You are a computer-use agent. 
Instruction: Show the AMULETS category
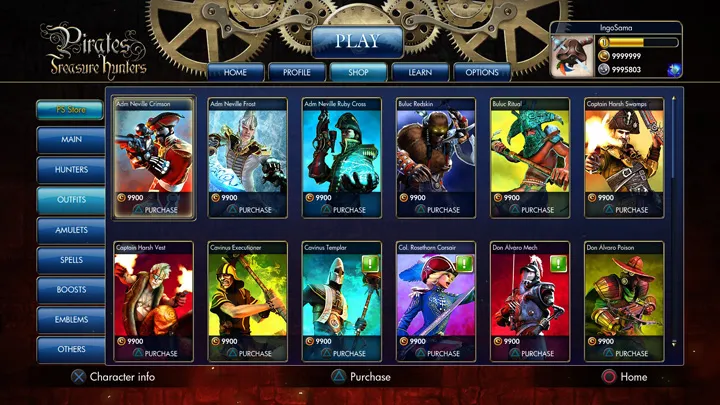coord(71,230)
